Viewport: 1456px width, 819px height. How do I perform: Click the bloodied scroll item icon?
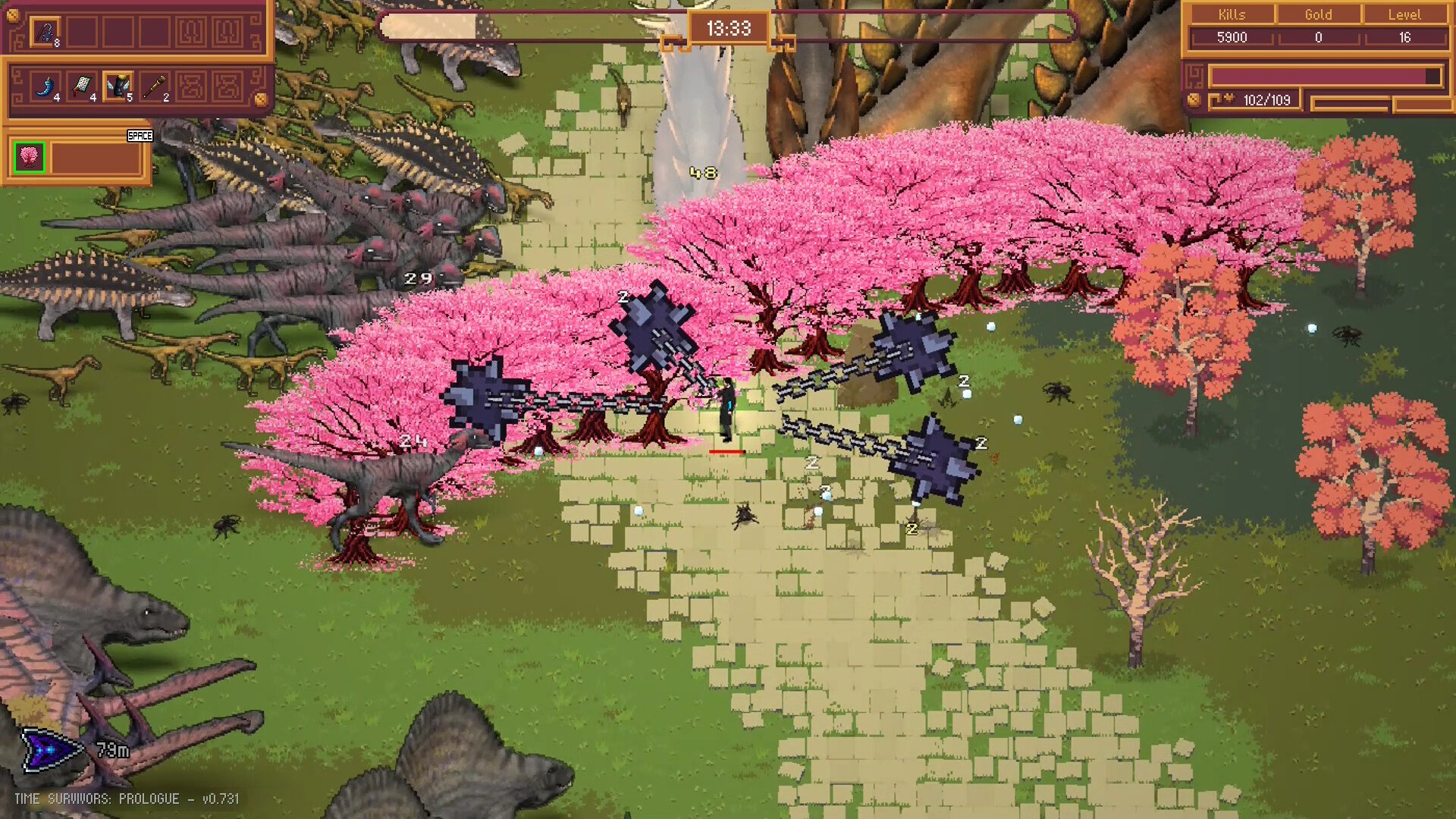click(x=82, y=87)
